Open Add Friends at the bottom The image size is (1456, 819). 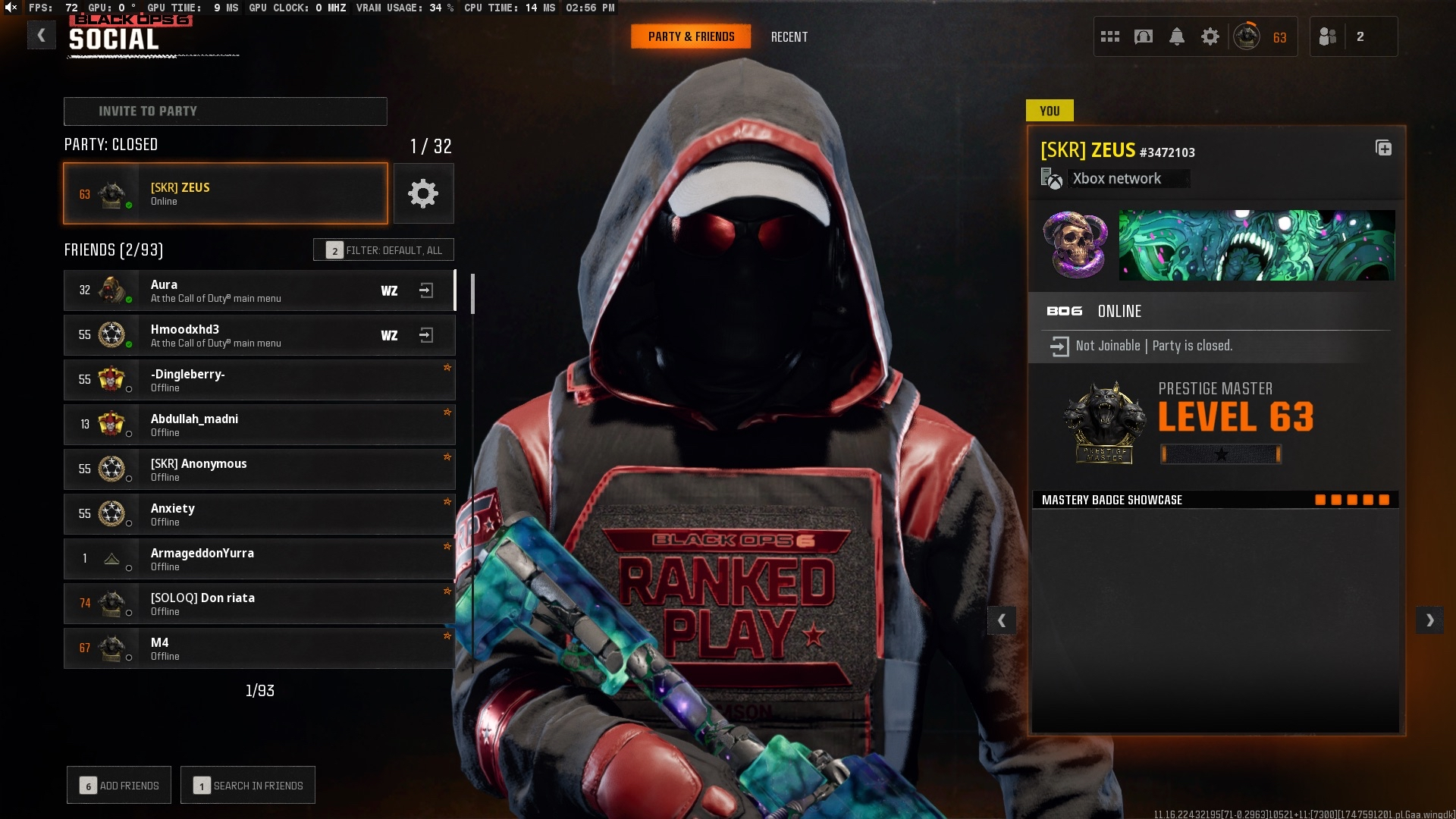tap(118, 785)
